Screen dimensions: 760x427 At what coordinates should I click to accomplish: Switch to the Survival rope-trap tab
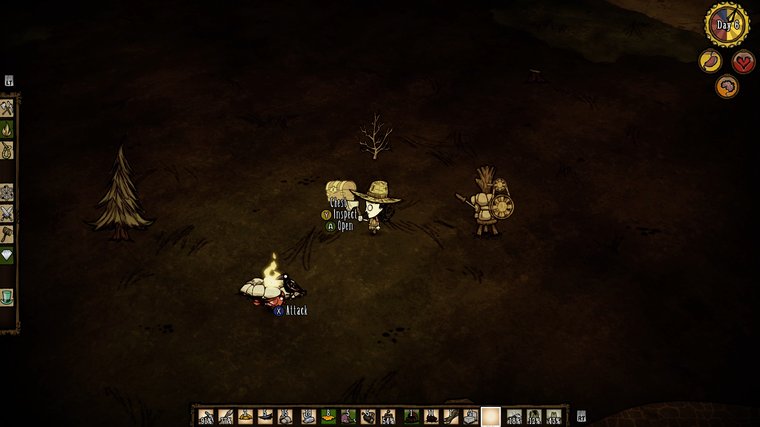(x=7, y=150)
